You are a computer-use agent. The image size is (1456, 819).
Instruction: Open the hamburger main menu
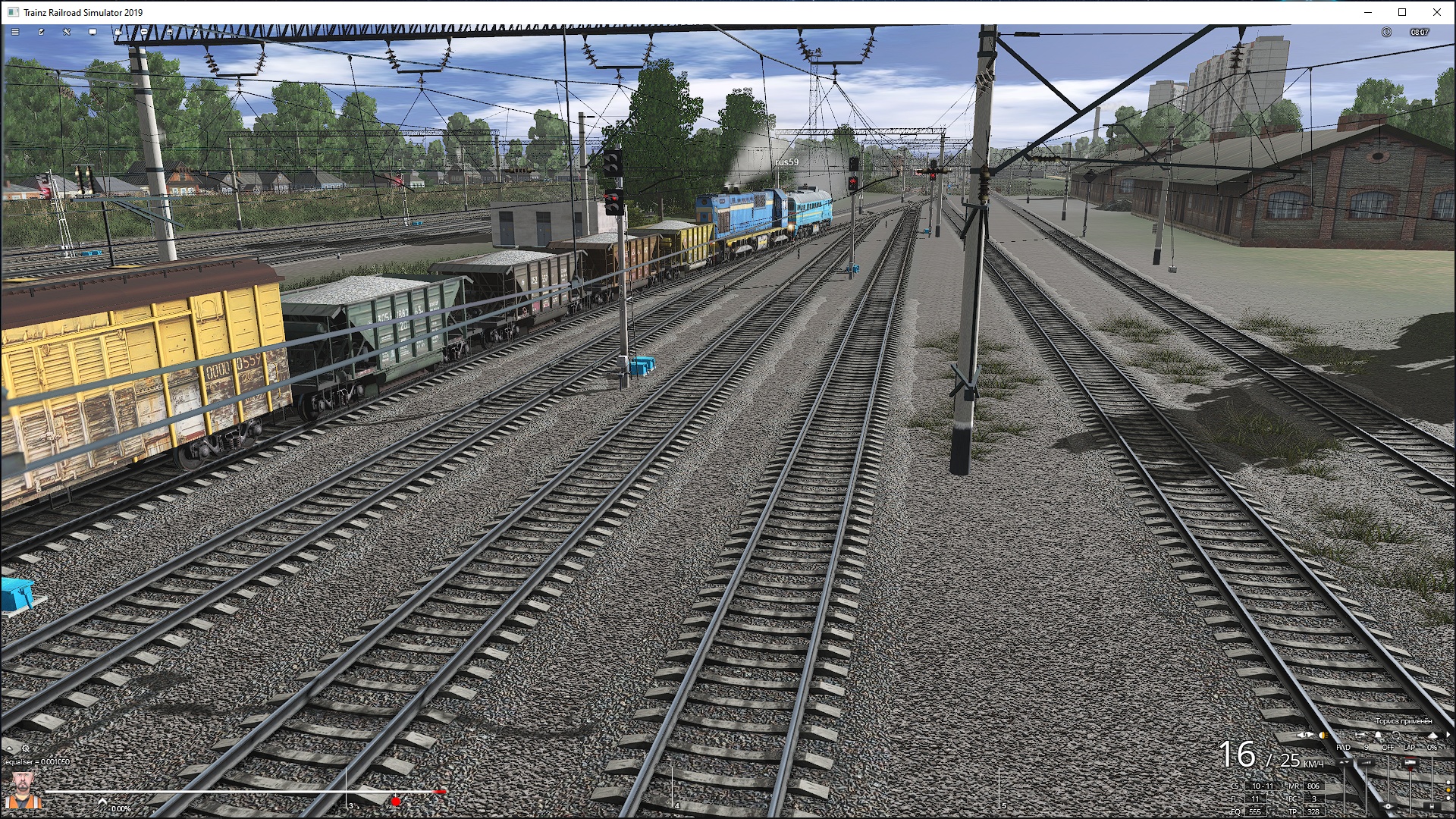pyautogui.click(x=15, y=32)
